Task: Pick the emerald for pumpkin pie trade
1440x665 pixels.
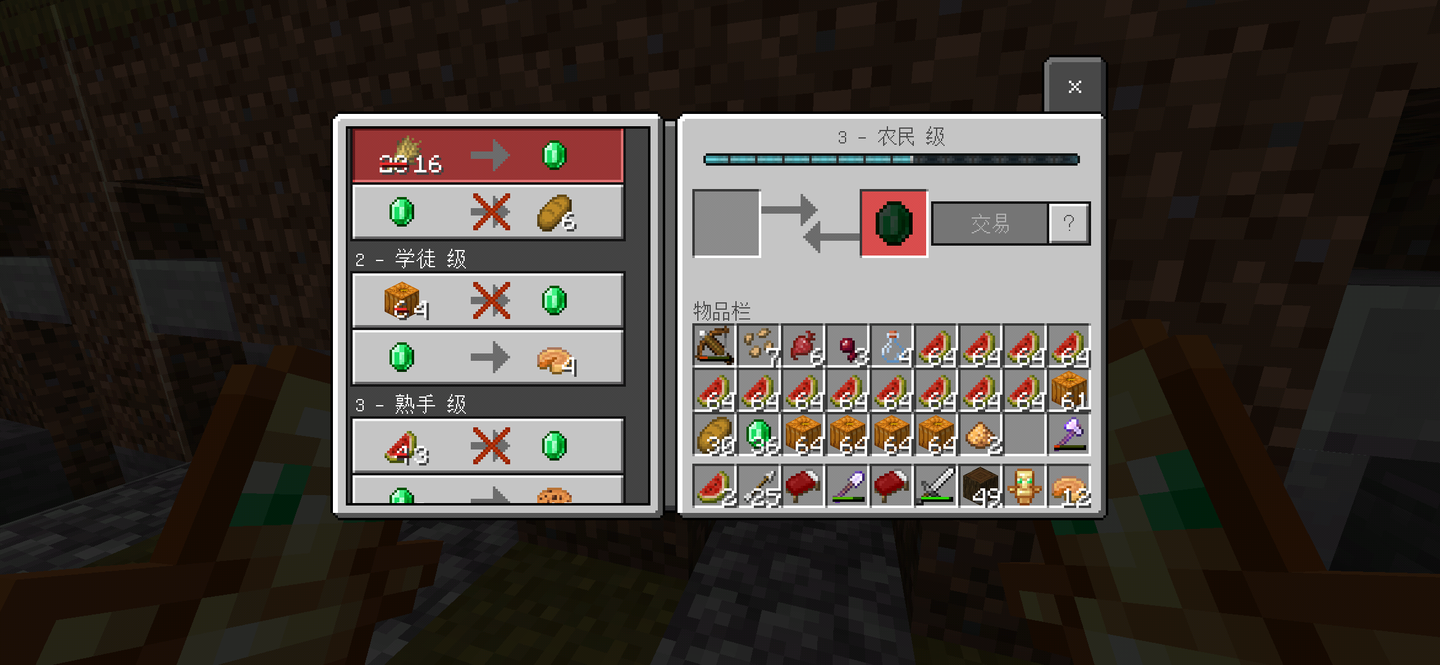Action: 488,357
